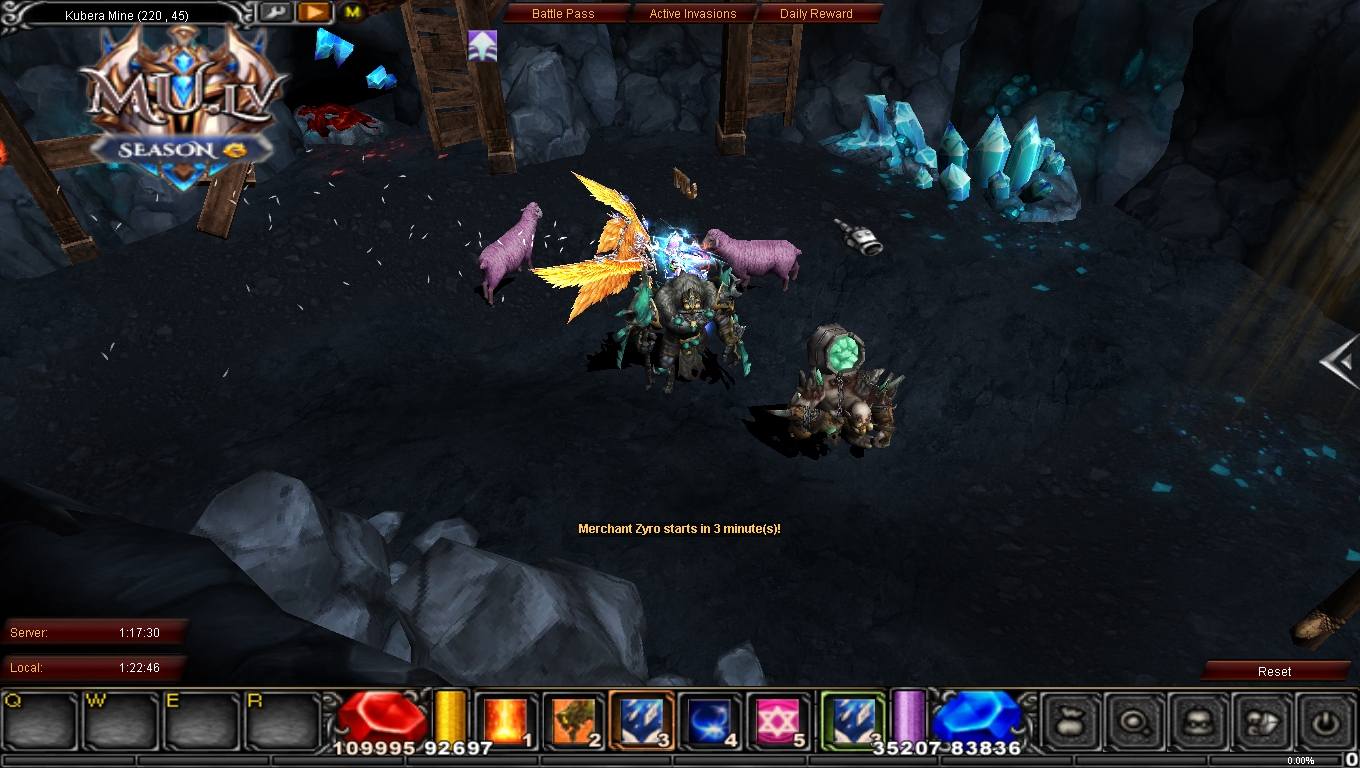Image resolution: width=1360 pixels, height=768 pixels.
Task: View the Daily Reward panel
Action: click(x=819, y=13)
